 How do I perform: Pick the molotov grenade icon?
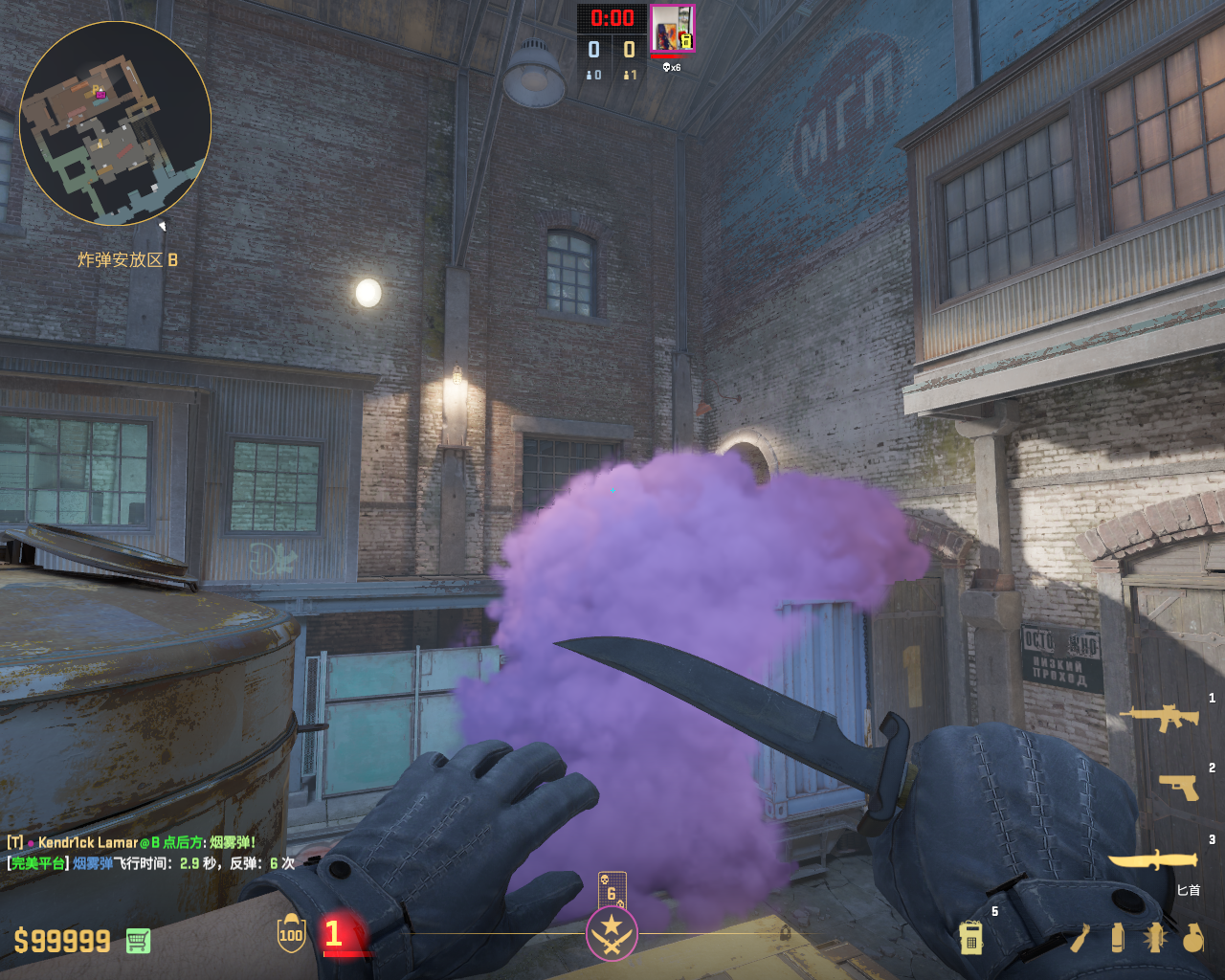click(x=1080, y=938)
